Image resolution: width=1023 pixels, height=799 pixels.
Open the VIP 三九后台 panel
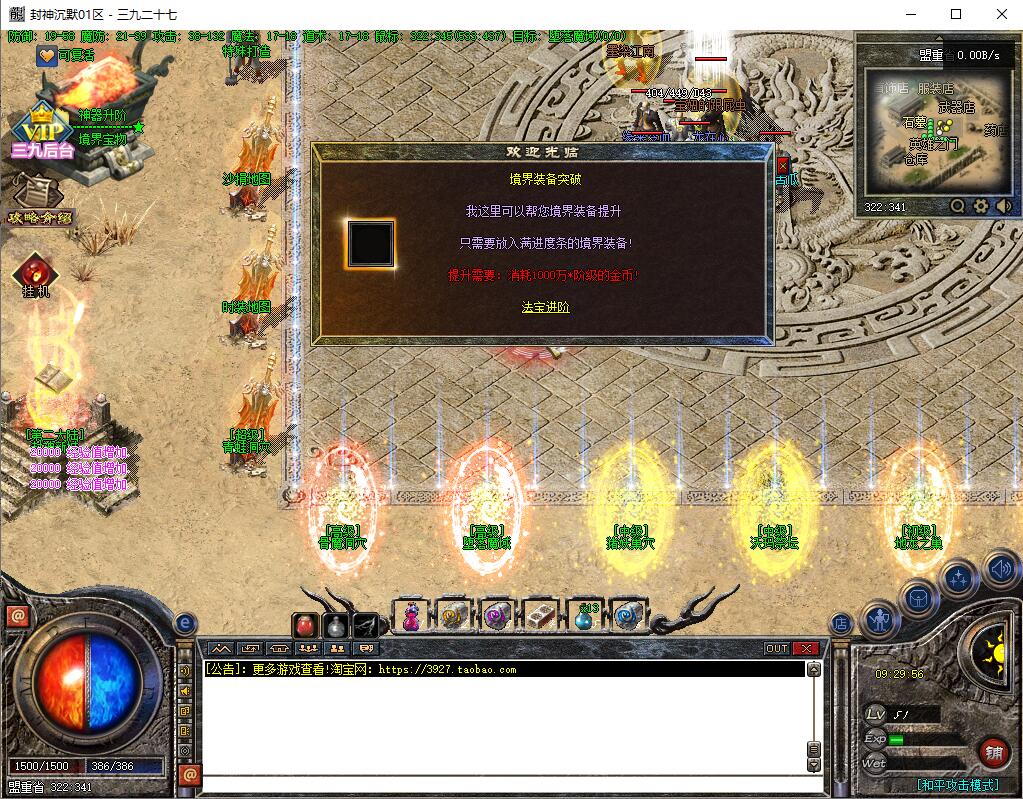[43, 133]
